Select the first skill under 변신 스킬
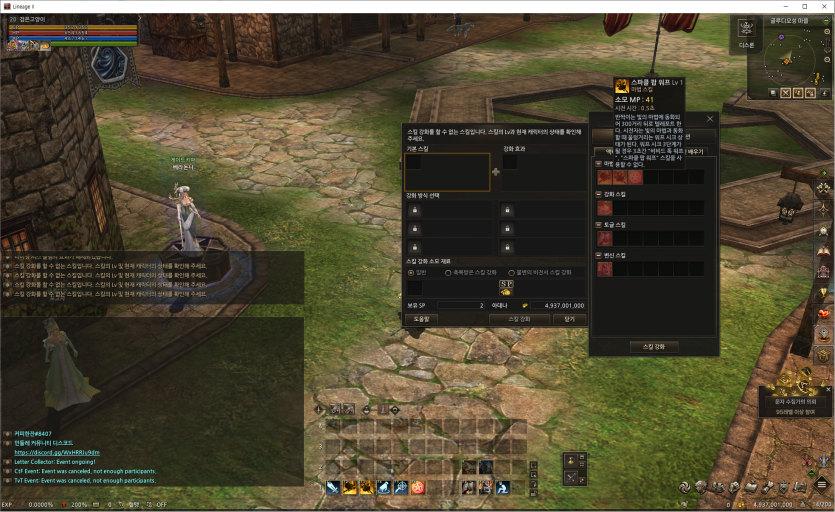This screenshot has height=512, width=835. coord(605,270)
